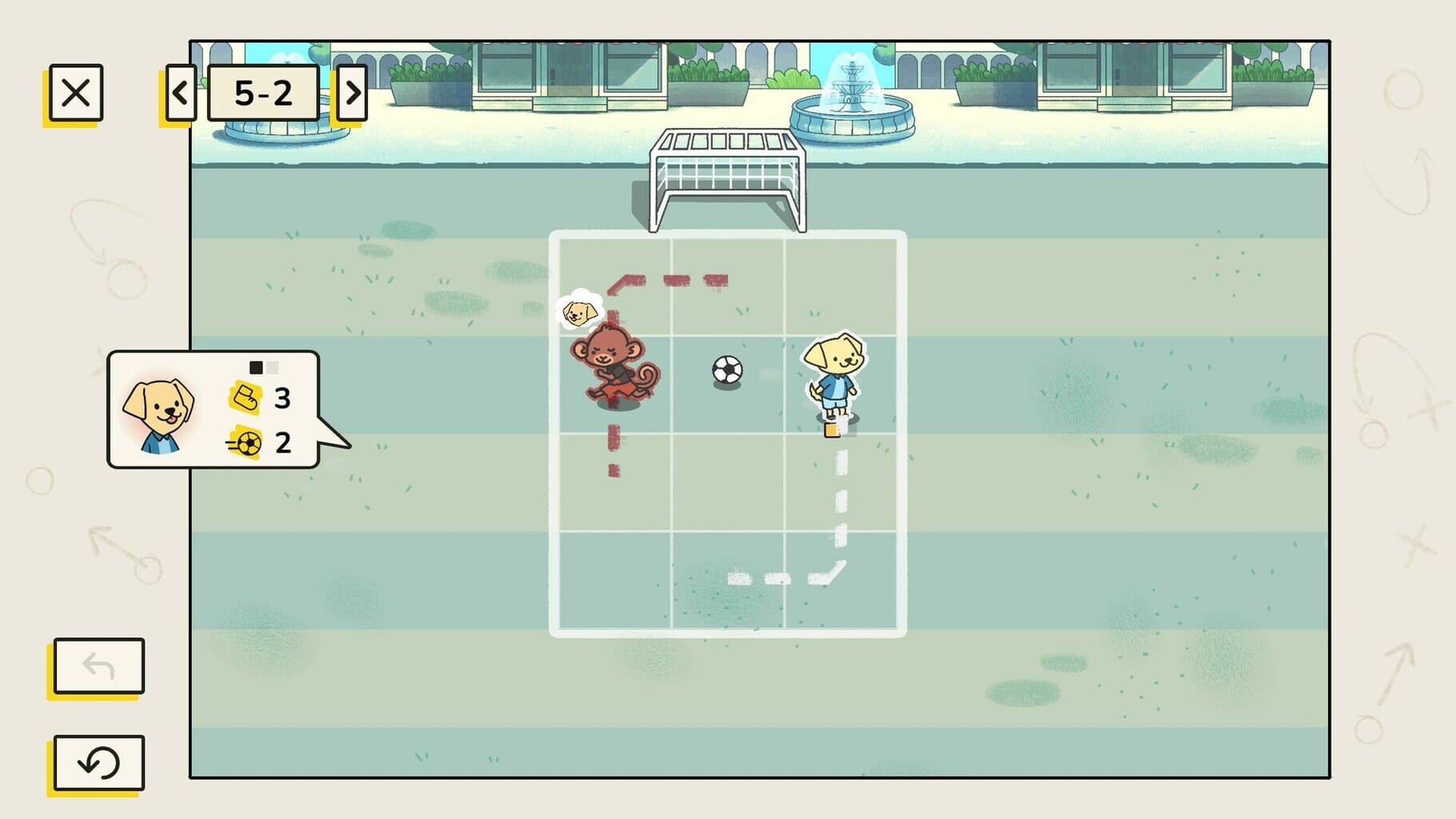Open the previous level with the left chevron

pyautogui.click(x=181, y=93)
